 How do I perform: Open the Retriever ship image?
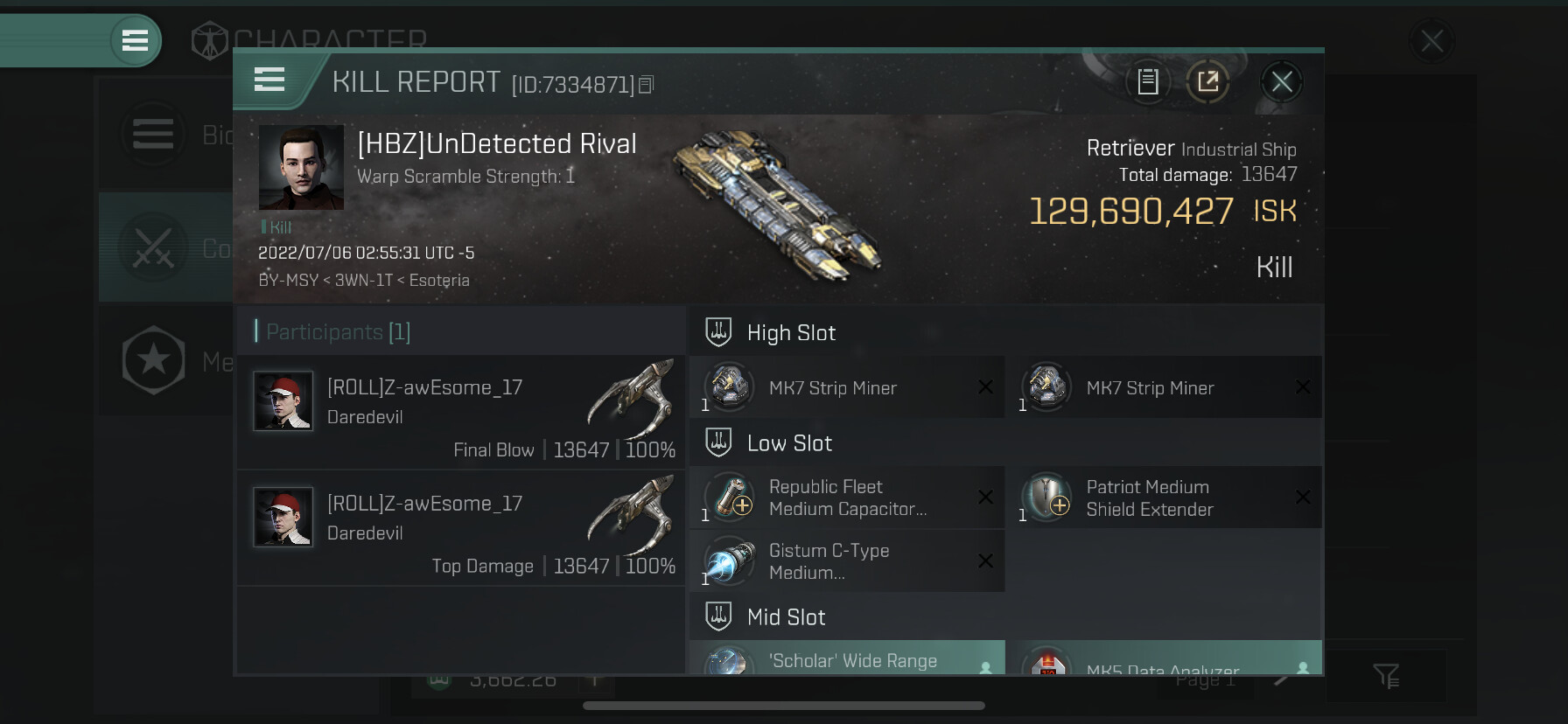[777, 202]
